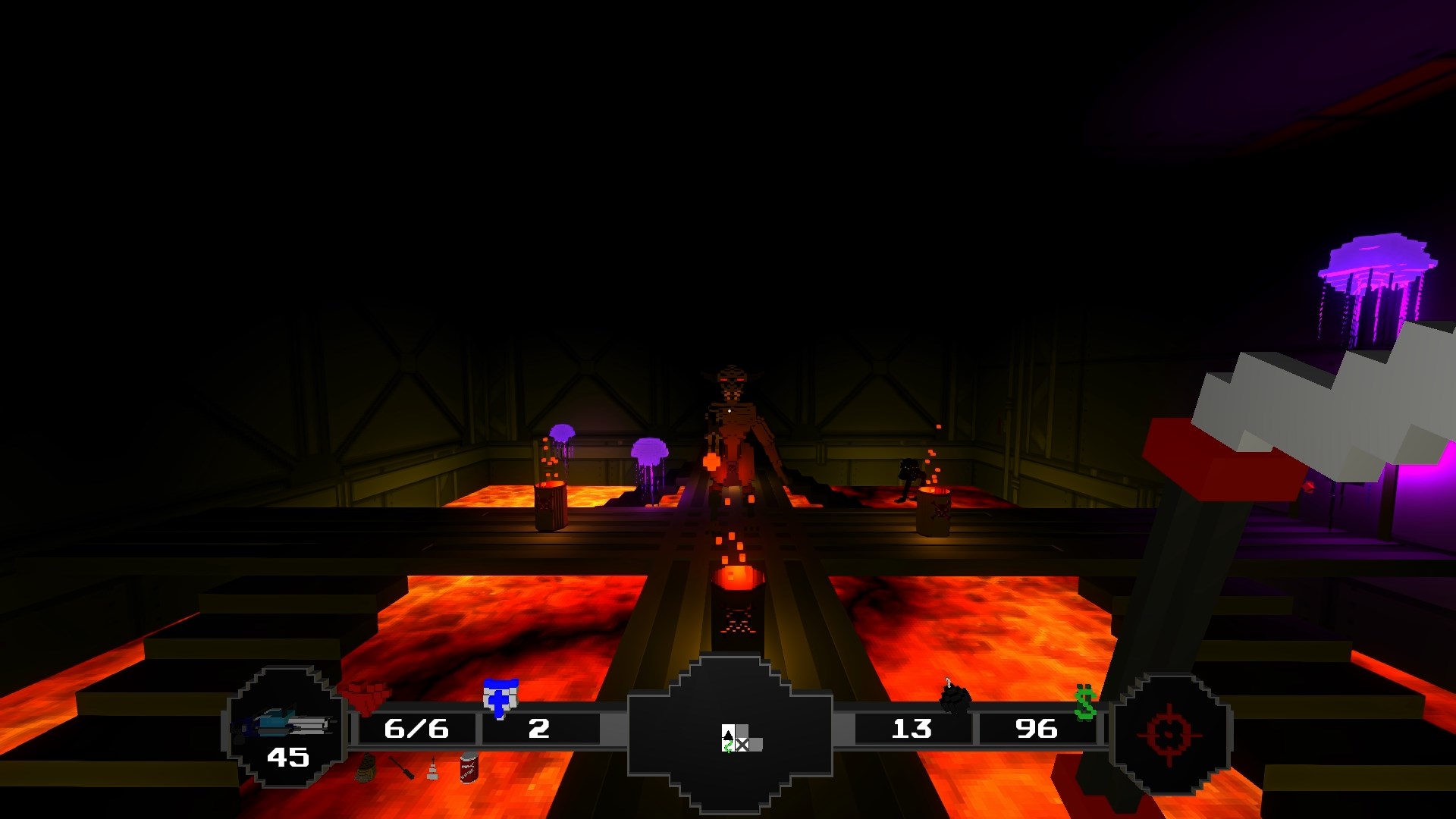Click the shield counter showing 2
Viewport: 1456px width, 819px height.
[539, 729]
